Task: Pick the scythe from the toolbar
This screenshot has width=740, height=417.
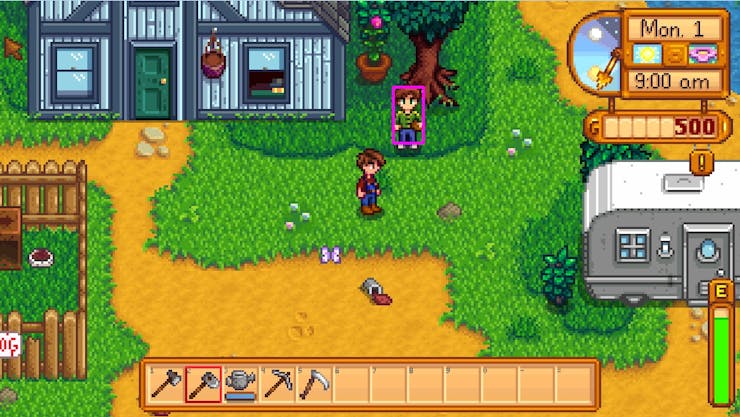Action: point(313,383)
